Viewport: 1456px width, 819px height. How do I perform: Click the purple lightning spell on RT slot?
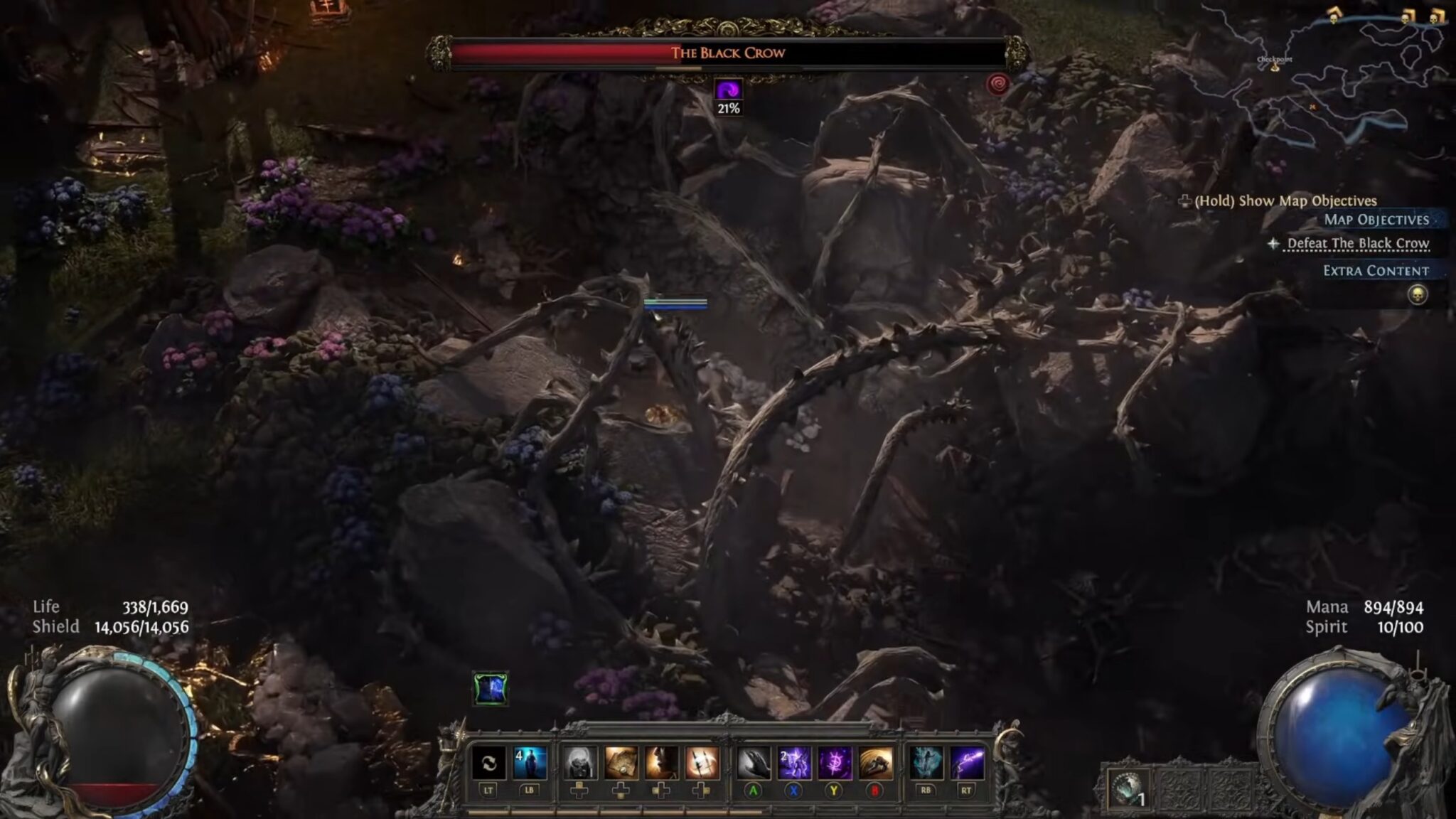click(x=968, y=761)
